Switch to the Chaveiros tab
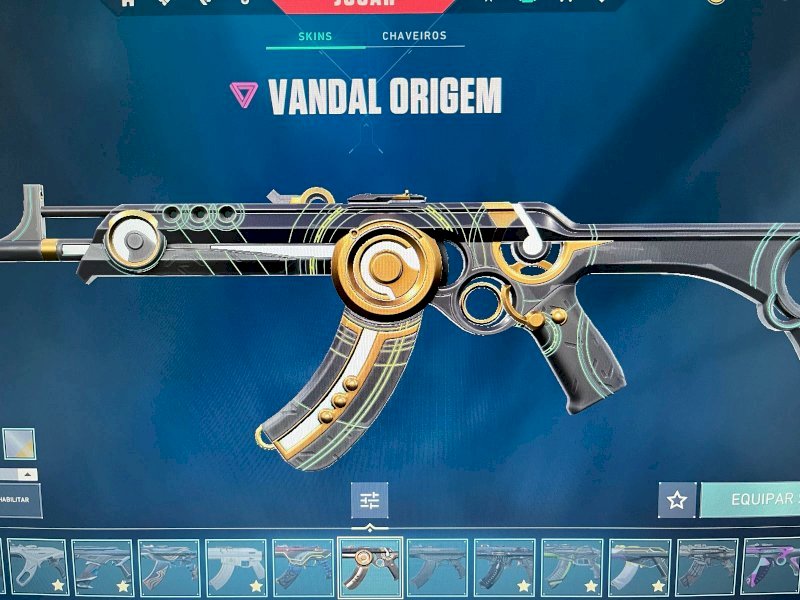The width and height of the screenshot is (800, 600). tap(414, 36)
